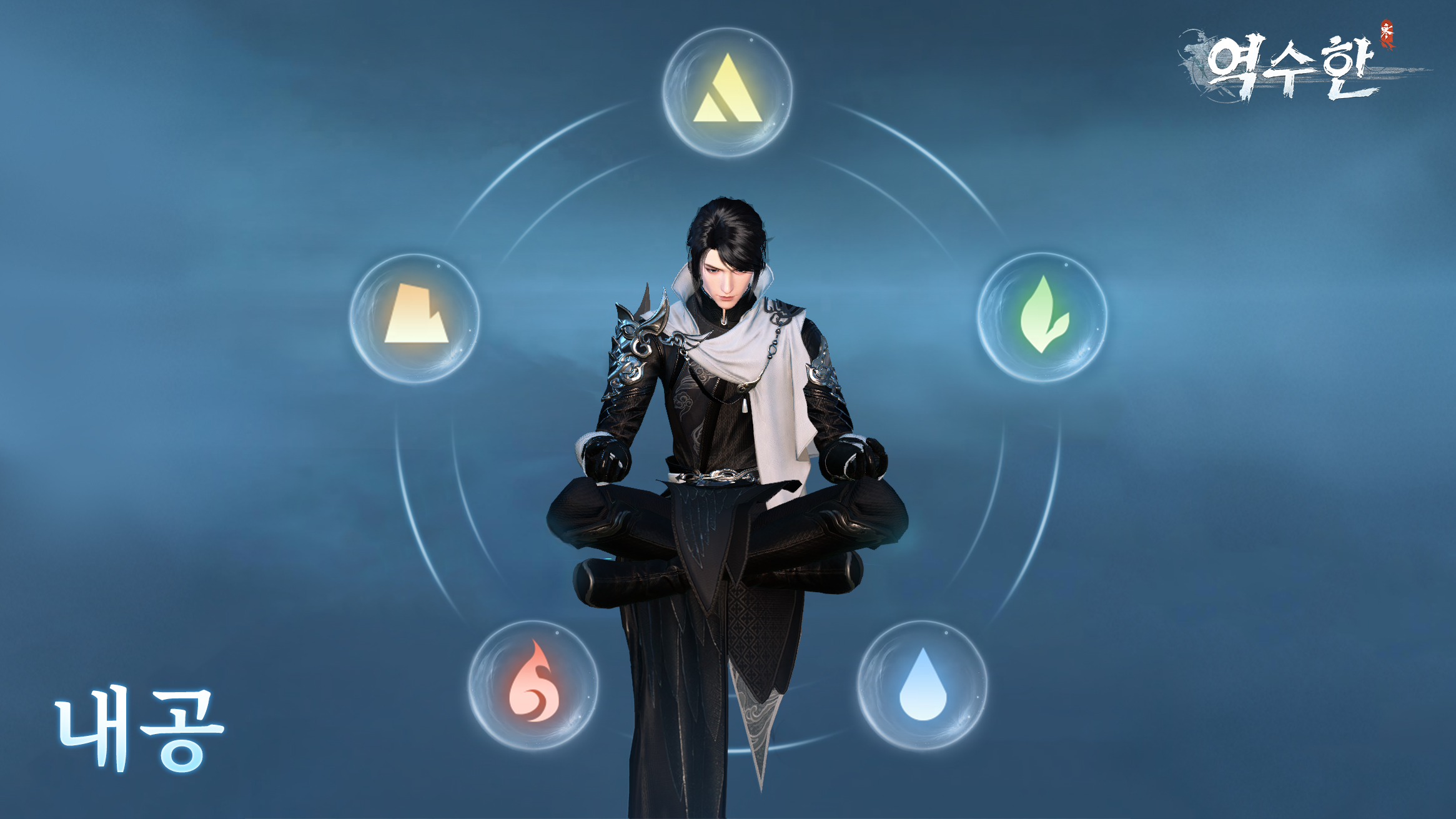1456x819 pixels.
Task: Choose the green leaf wood element orb
Action: pyautogui.click(x=1042, y=317)
